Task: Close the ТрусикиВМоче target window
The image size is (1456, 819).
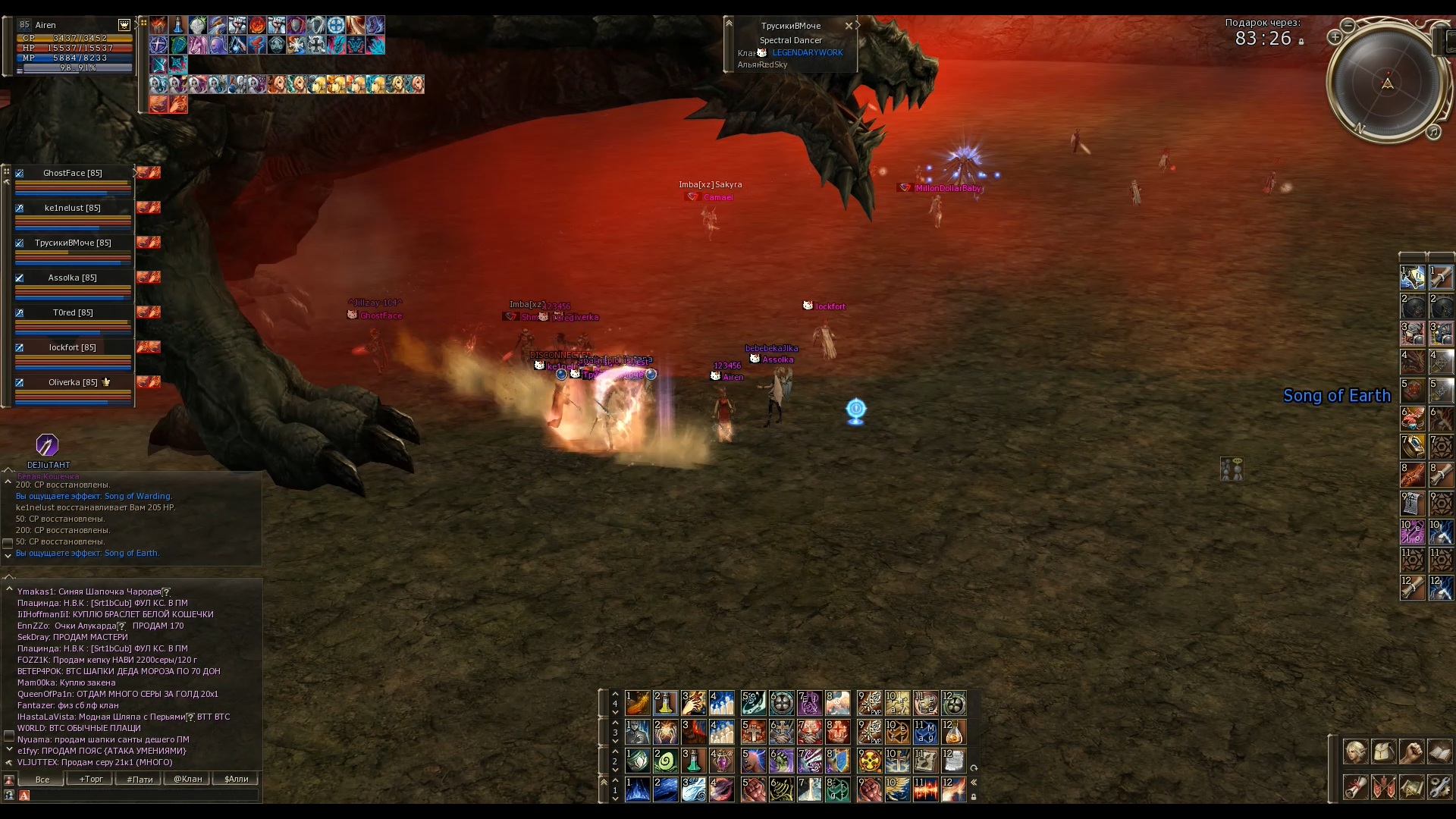Action: (x=849, y=26)
